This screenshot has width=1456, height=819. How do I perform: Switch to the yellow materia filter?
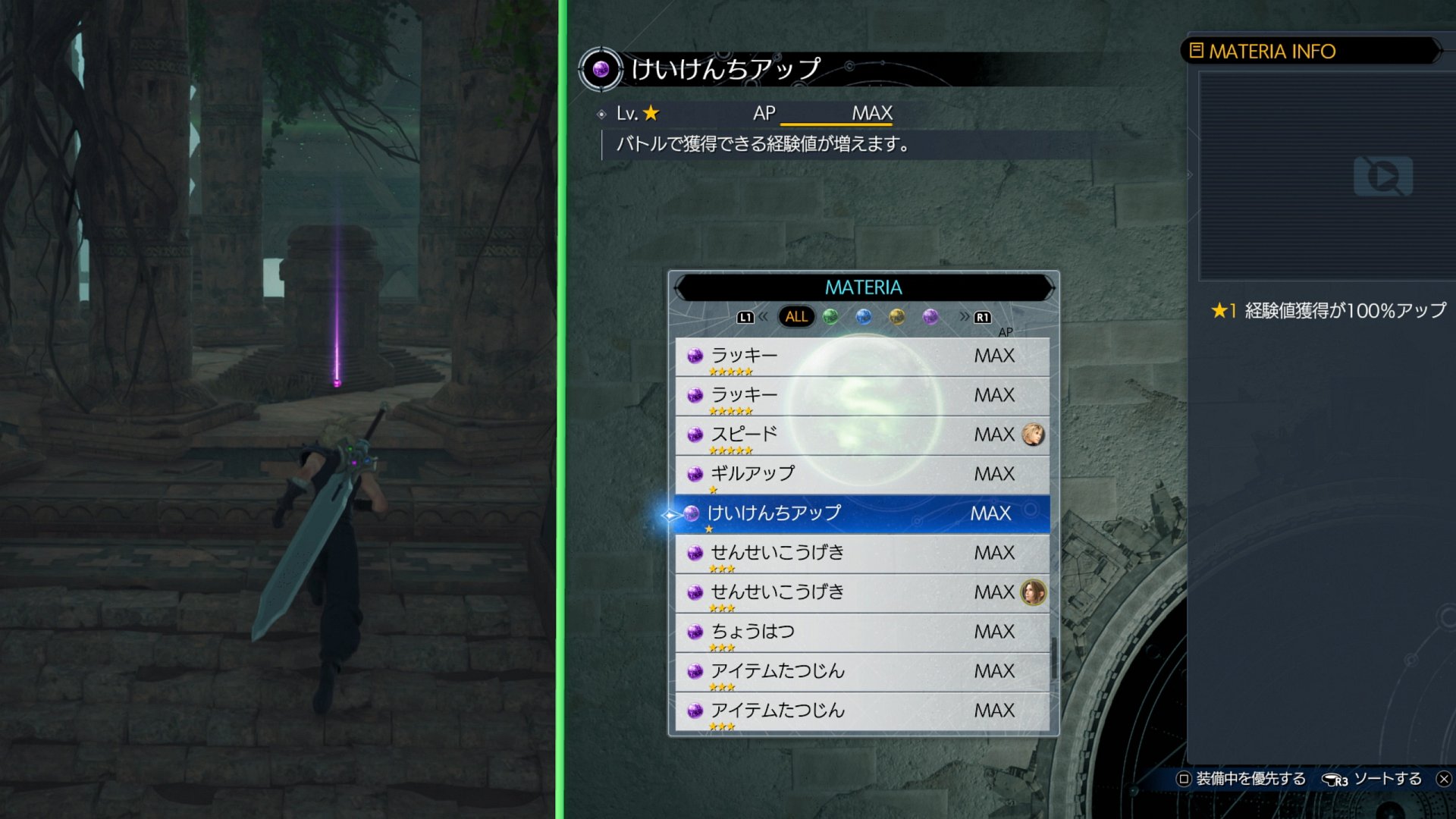(897, 317)
